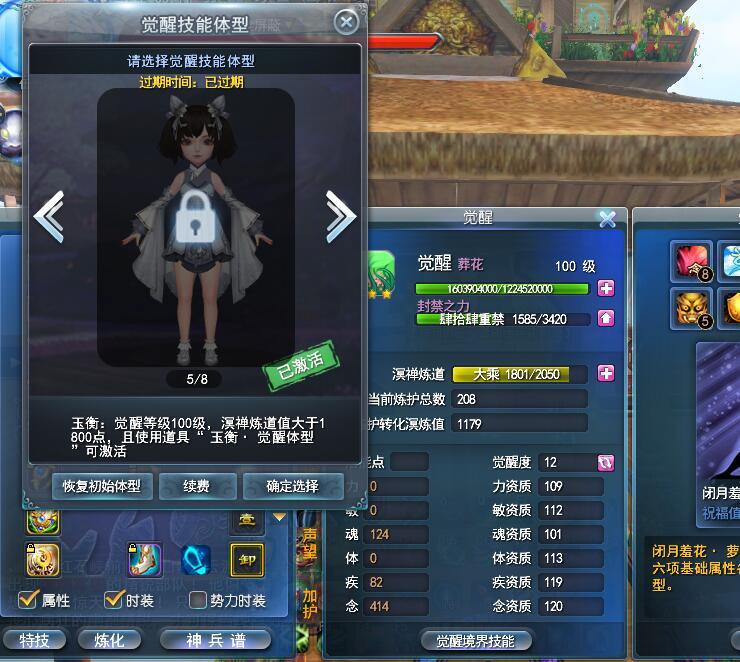Close the 觉醒技能体型 window
The width and height of the screenshot is (740, 662).
pos(346,21)
